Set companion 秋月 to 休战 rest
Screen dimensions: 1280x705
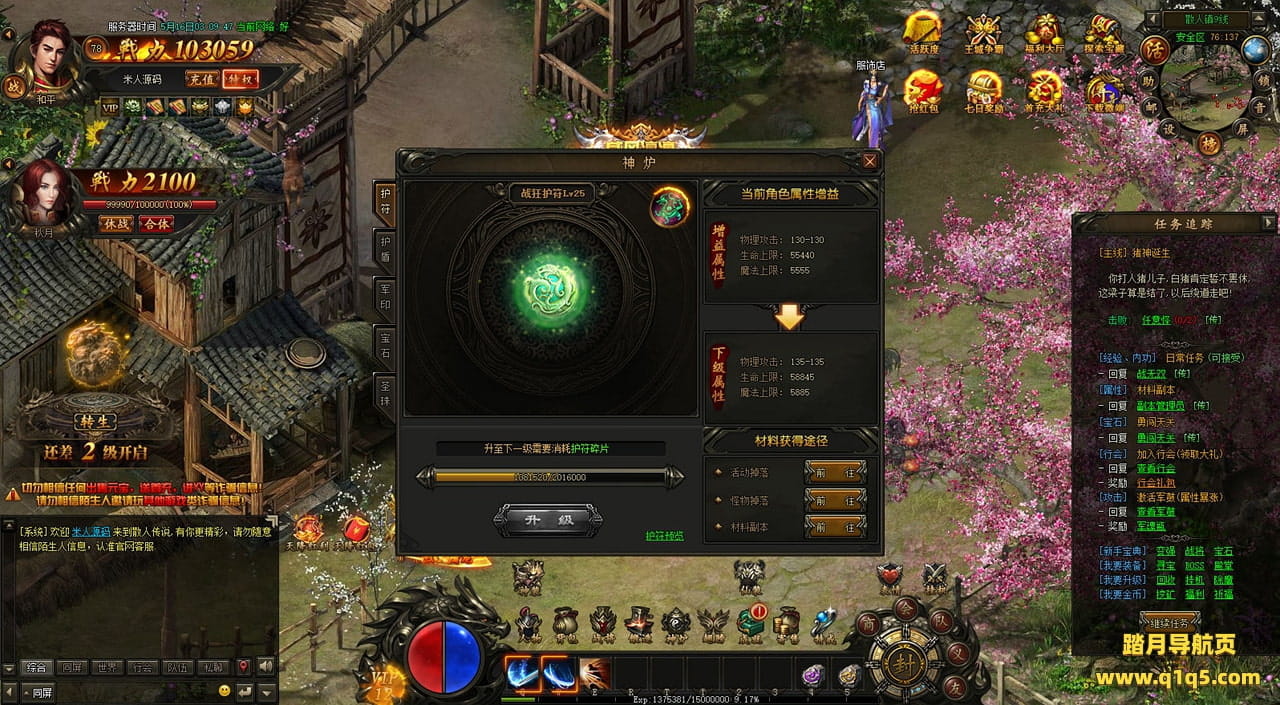tap(117, 224)
